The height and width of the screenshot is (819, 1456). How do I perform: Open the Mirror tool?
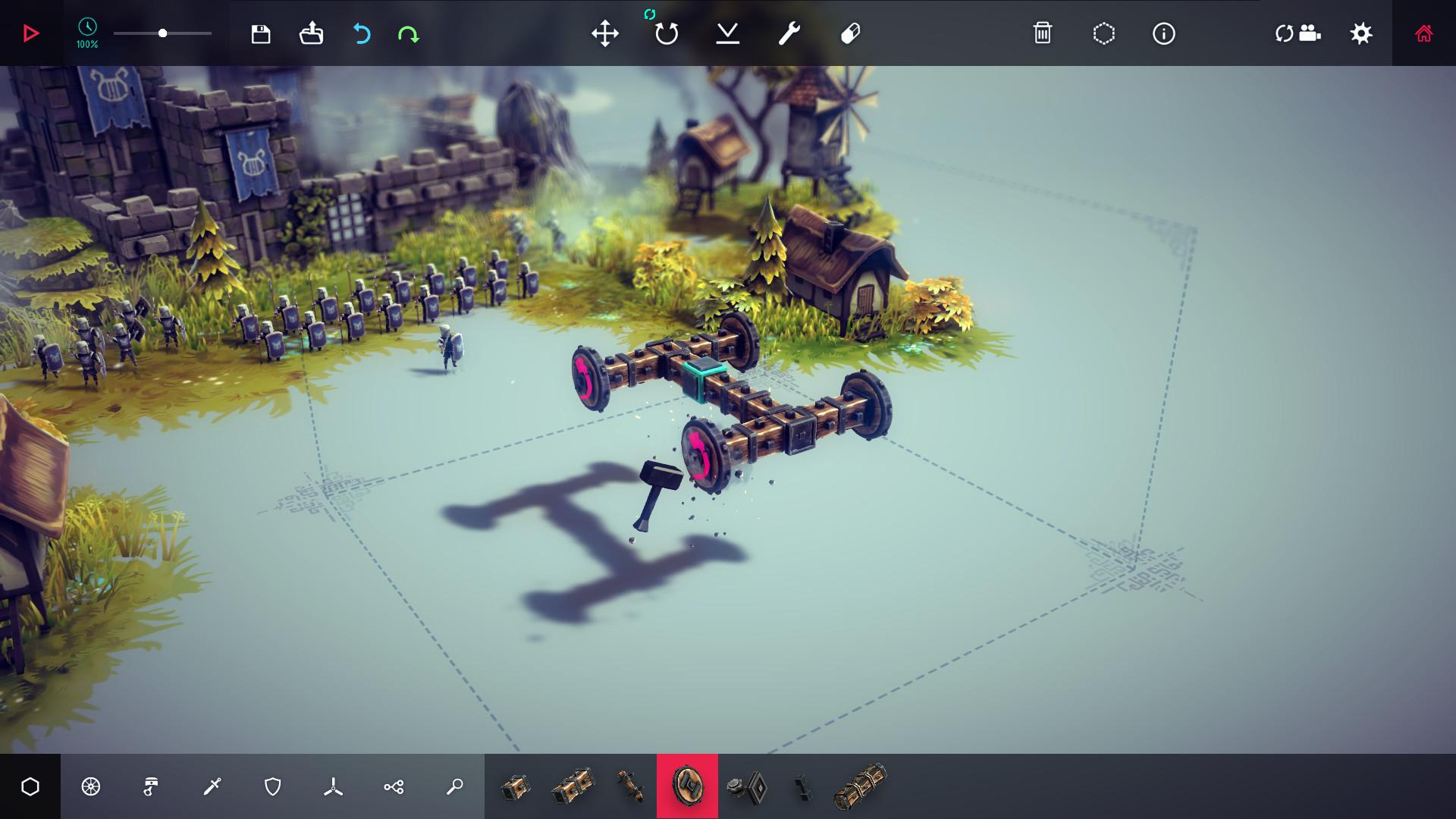[728, 33]
